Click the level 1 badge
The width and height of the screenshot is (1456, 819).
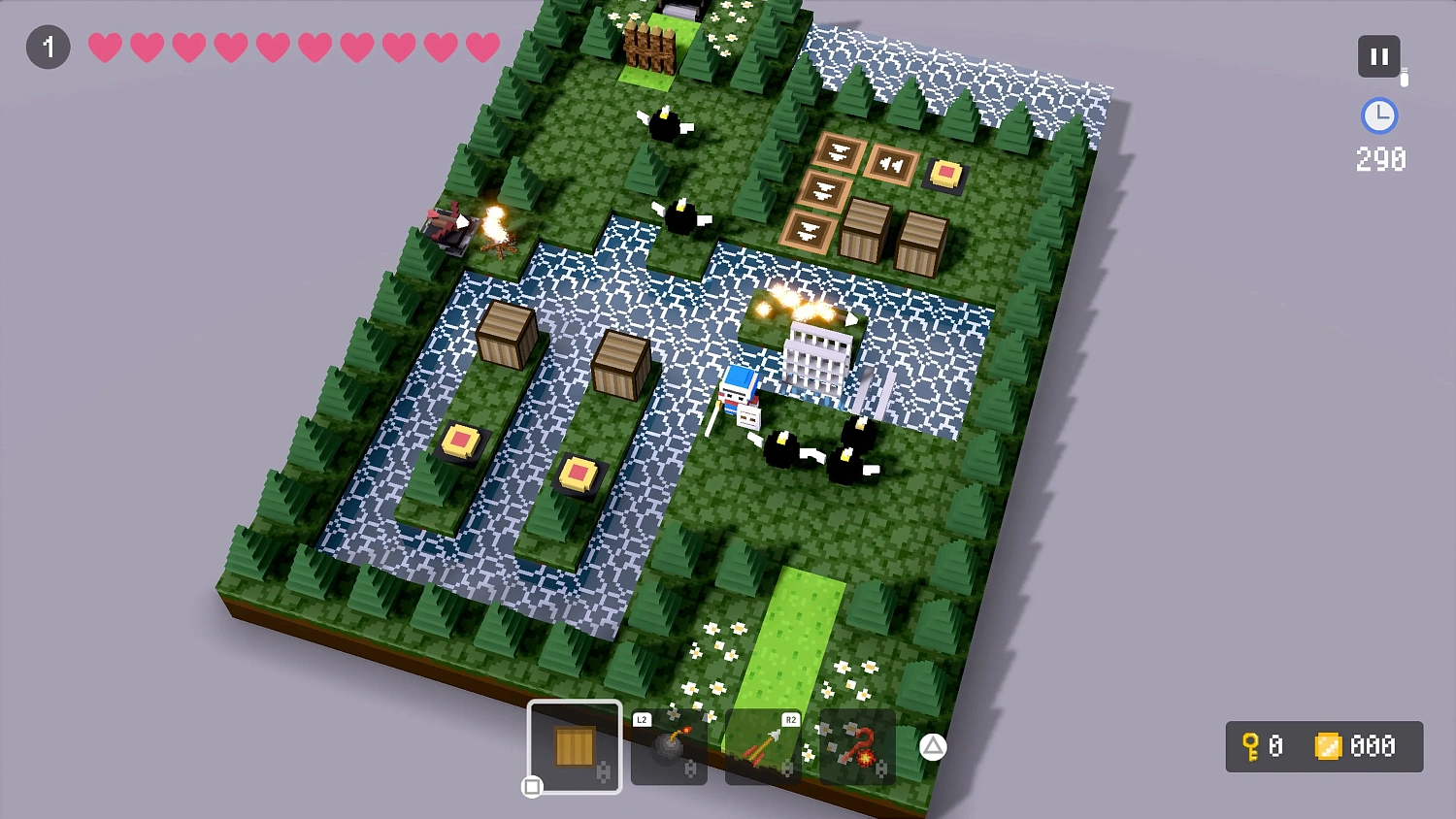(48, 47)
